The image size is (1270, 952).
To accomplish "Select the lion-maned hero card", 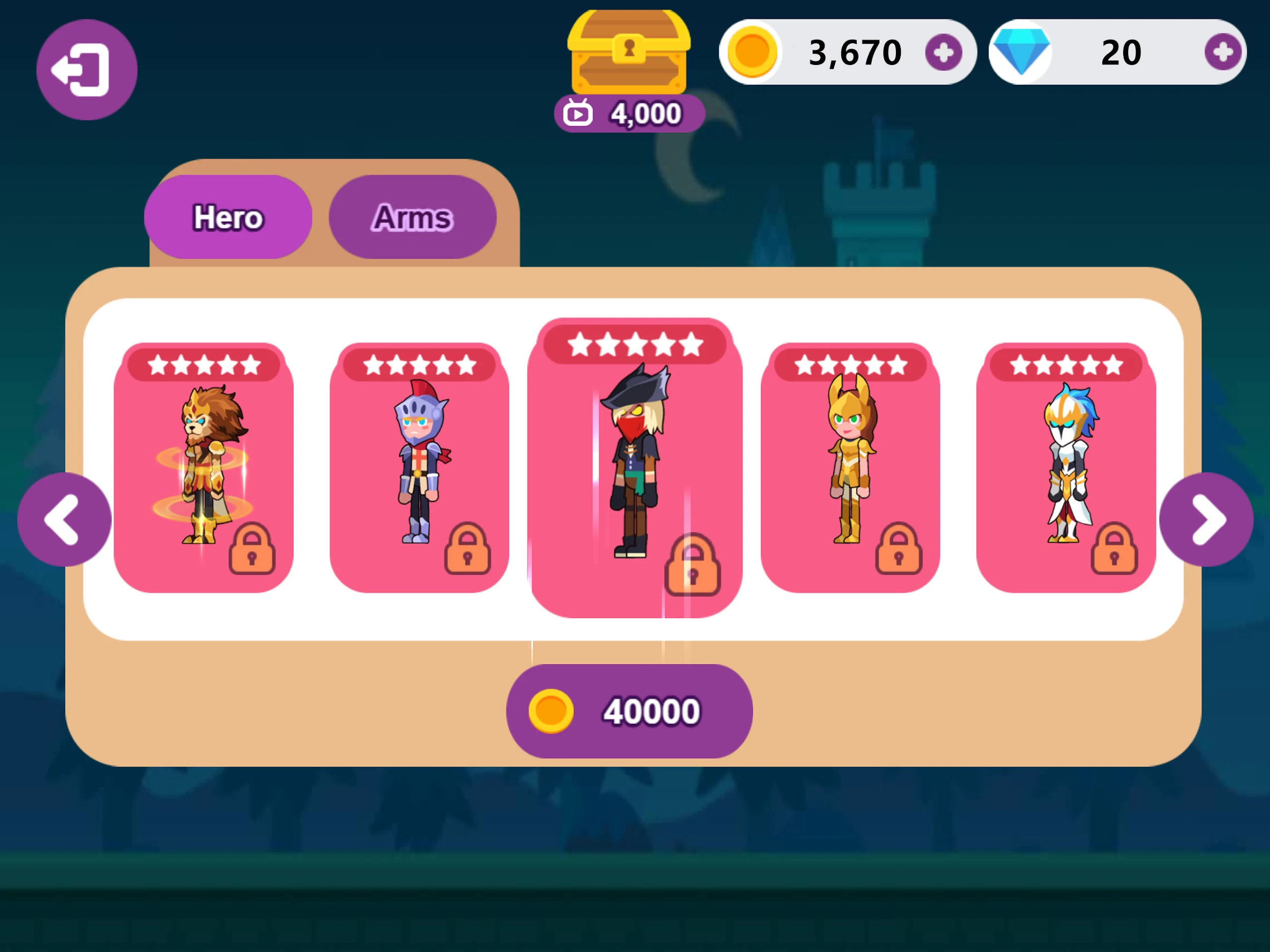I will [204, 467].
